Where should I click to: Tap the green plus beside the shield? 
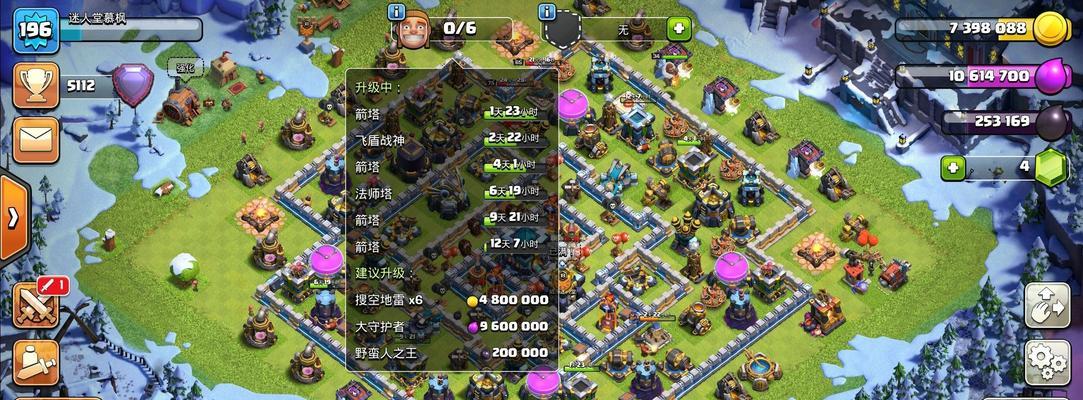(678, 28)
